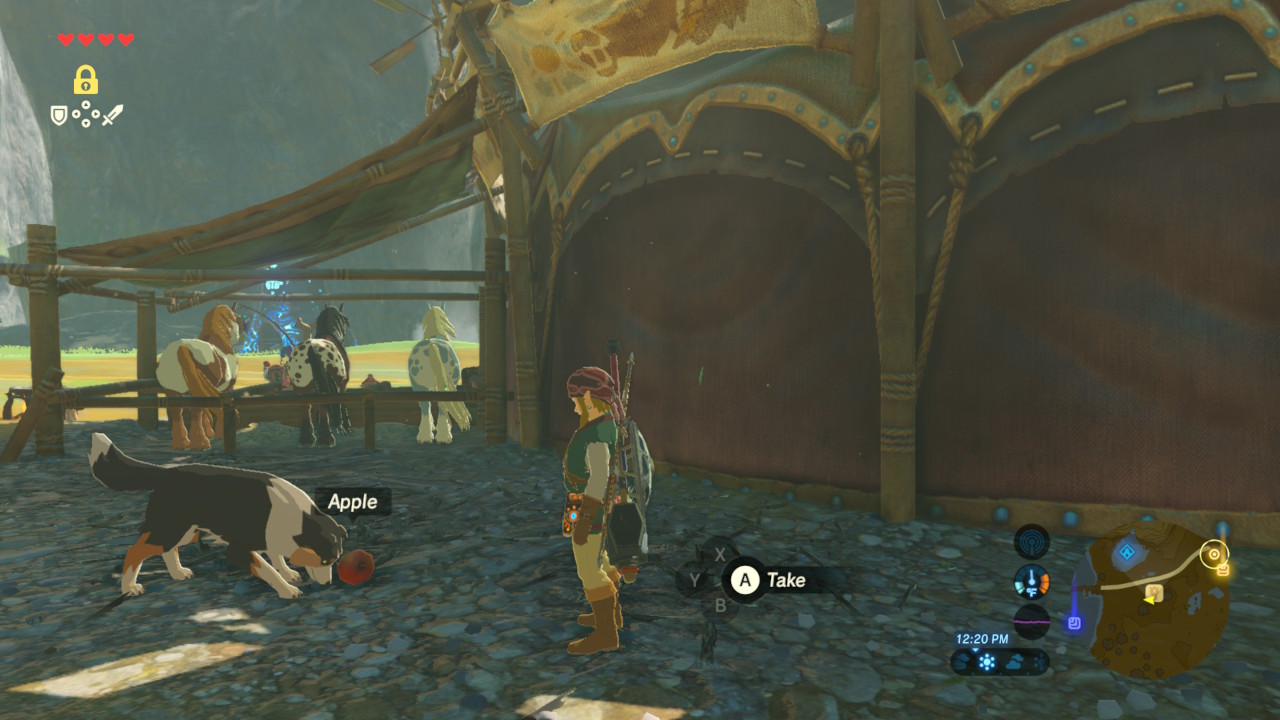
Task: Toggle the glowing sunny weather symbol
Action: [x=987, y=661]
